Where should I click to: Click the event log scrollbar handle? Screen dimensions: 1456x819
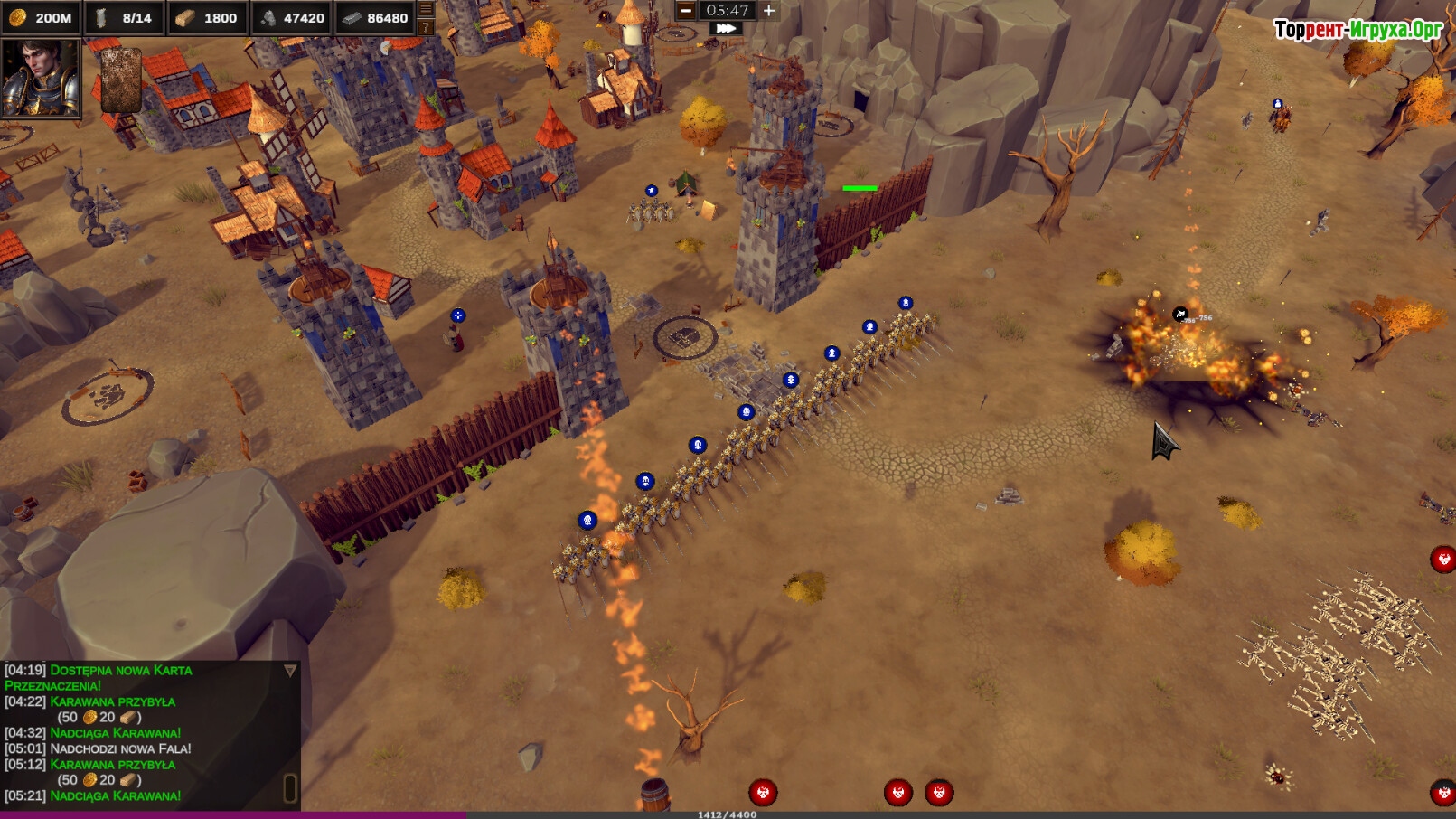click(290, 787)
